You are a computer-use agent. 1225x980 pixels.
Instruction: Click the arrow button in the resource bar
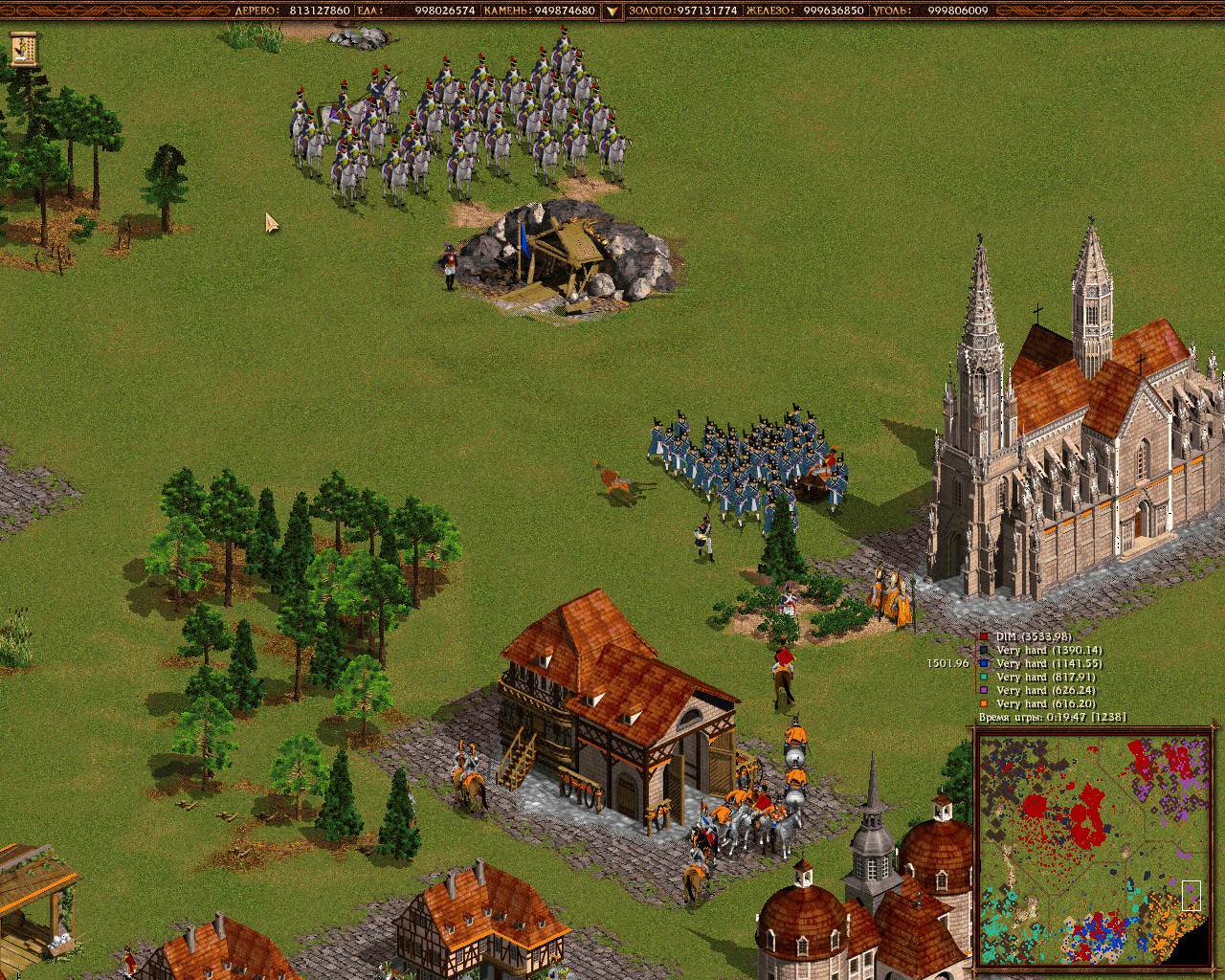(x=611, y=11)
